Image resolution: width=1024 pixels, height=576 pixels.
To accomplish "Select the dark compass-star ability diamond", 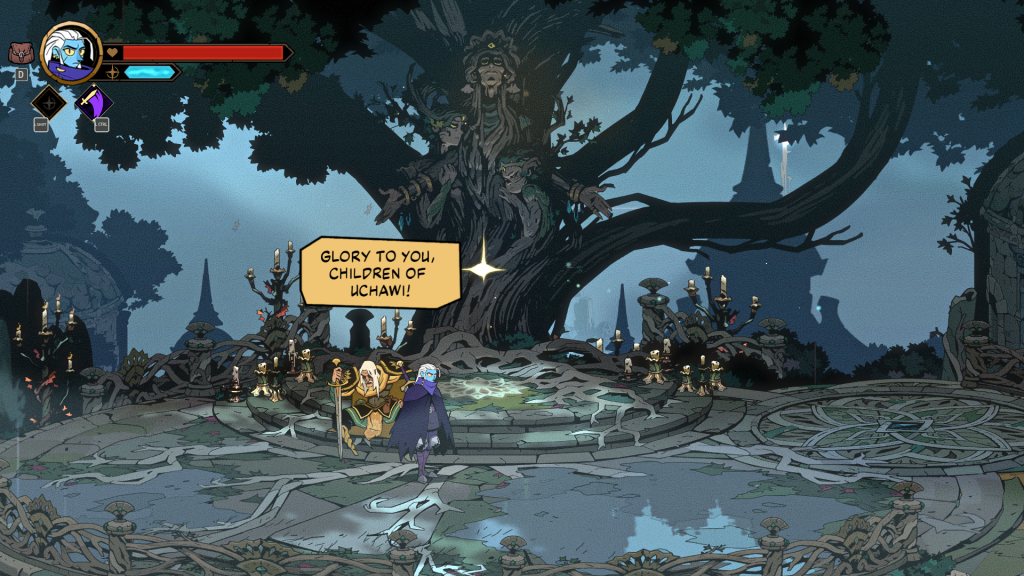I will point(49,102).
